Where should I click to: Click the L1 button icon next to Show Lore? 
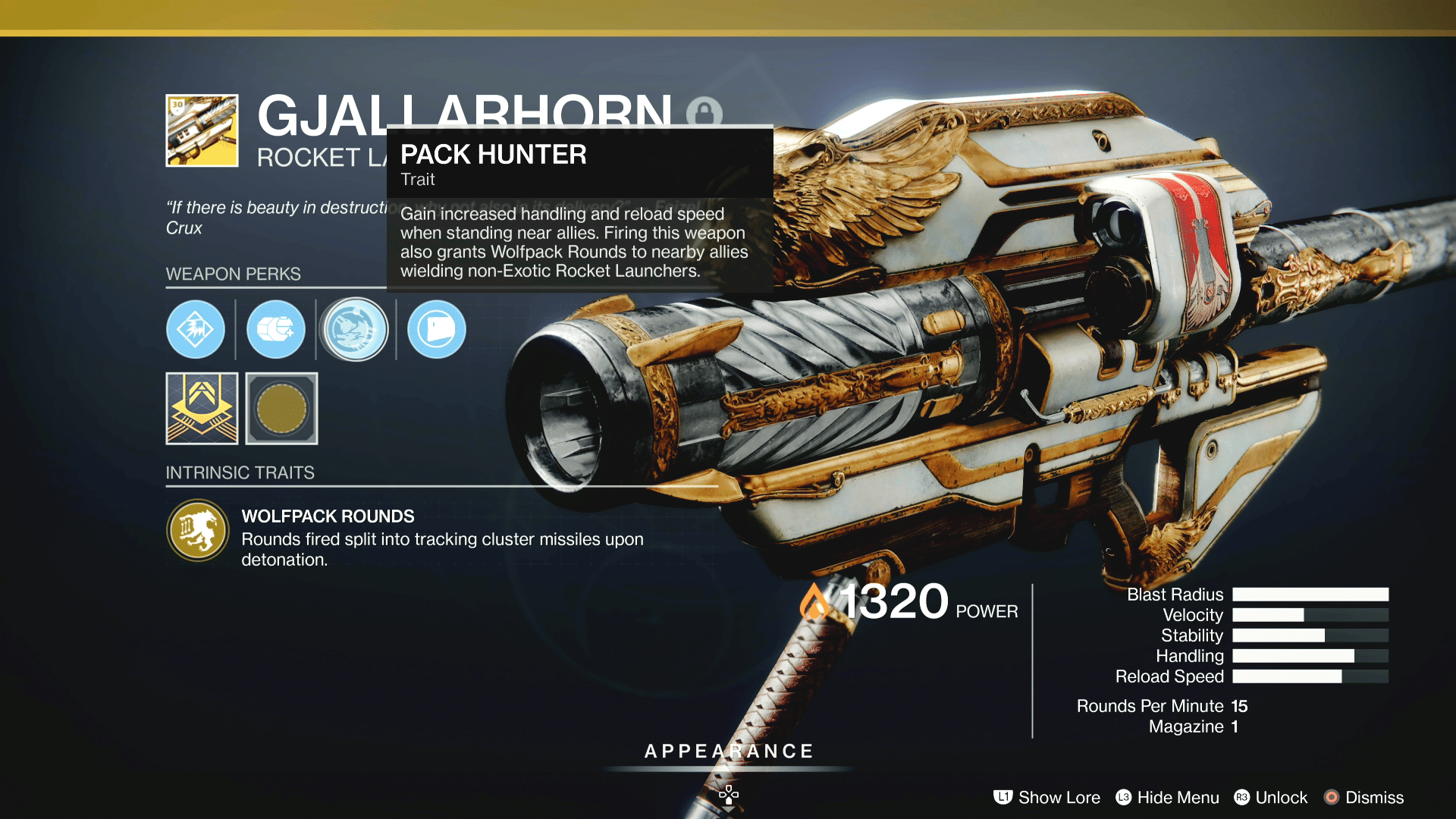1003,798
